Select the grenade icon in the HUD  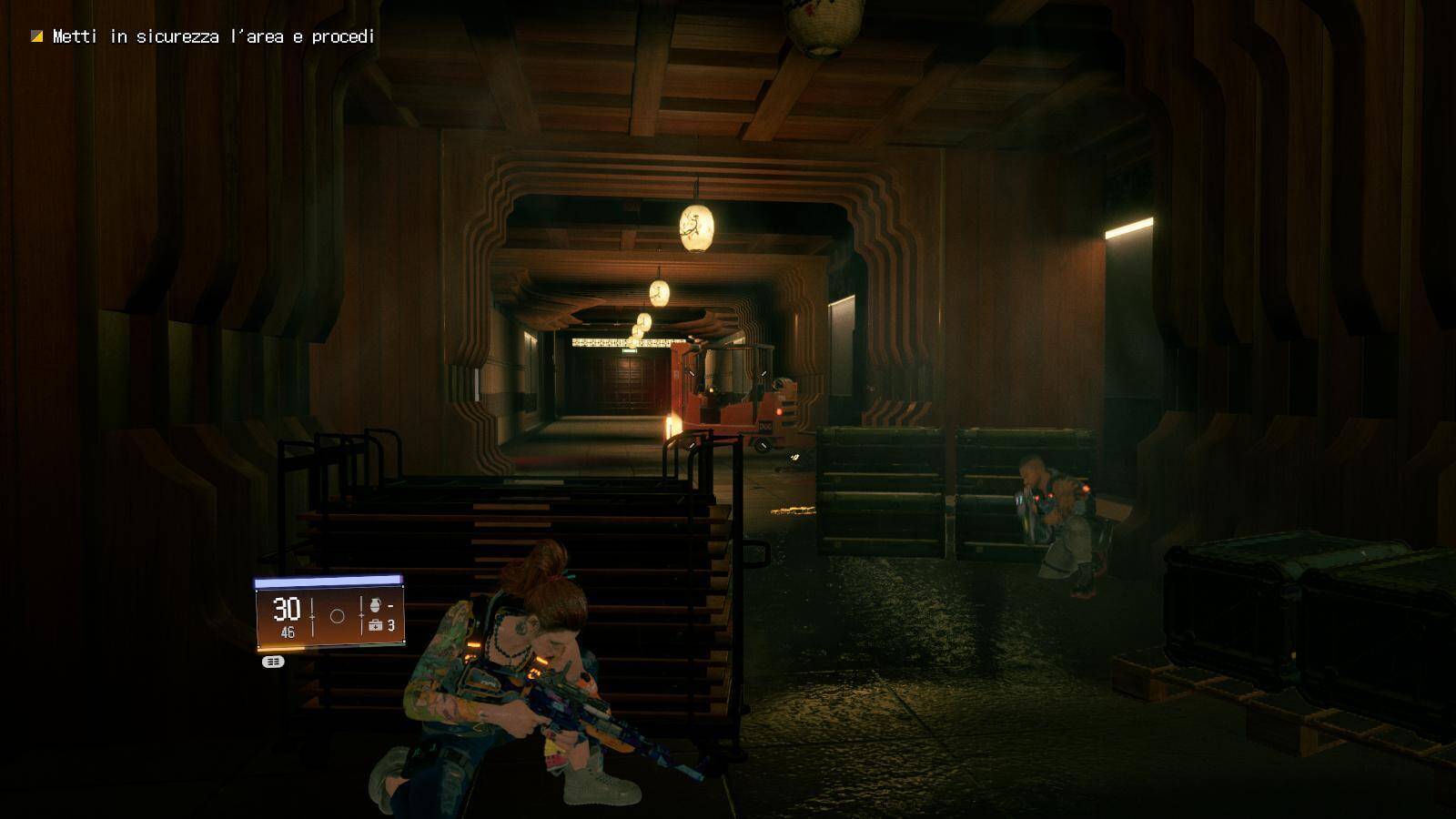click(x=375, y=604)
